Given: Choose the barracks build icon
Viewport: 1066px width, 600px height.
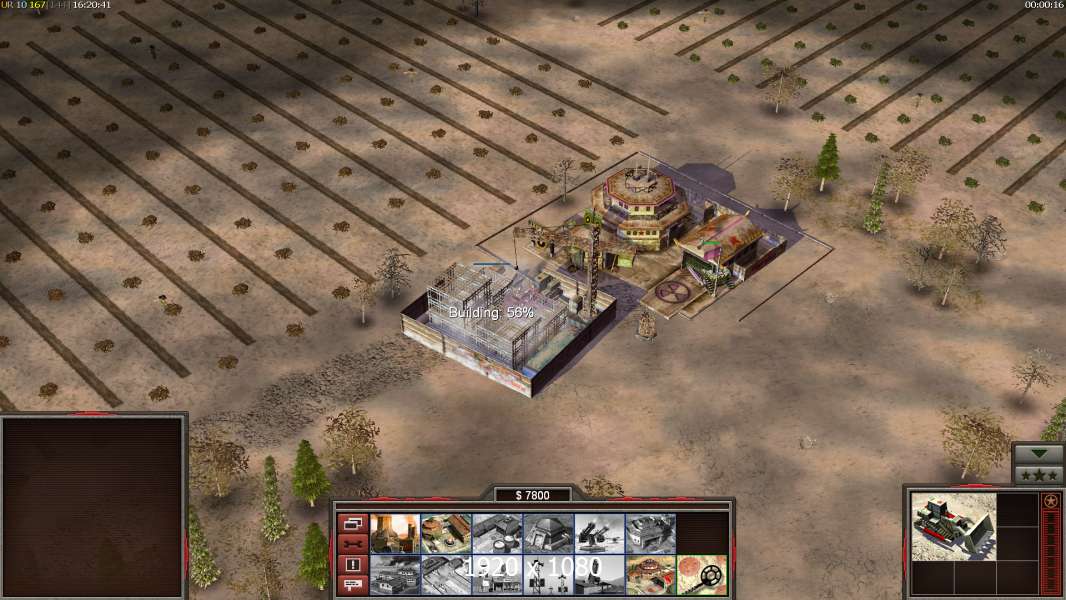Looking at the screenshot, I should pos(446,534).
